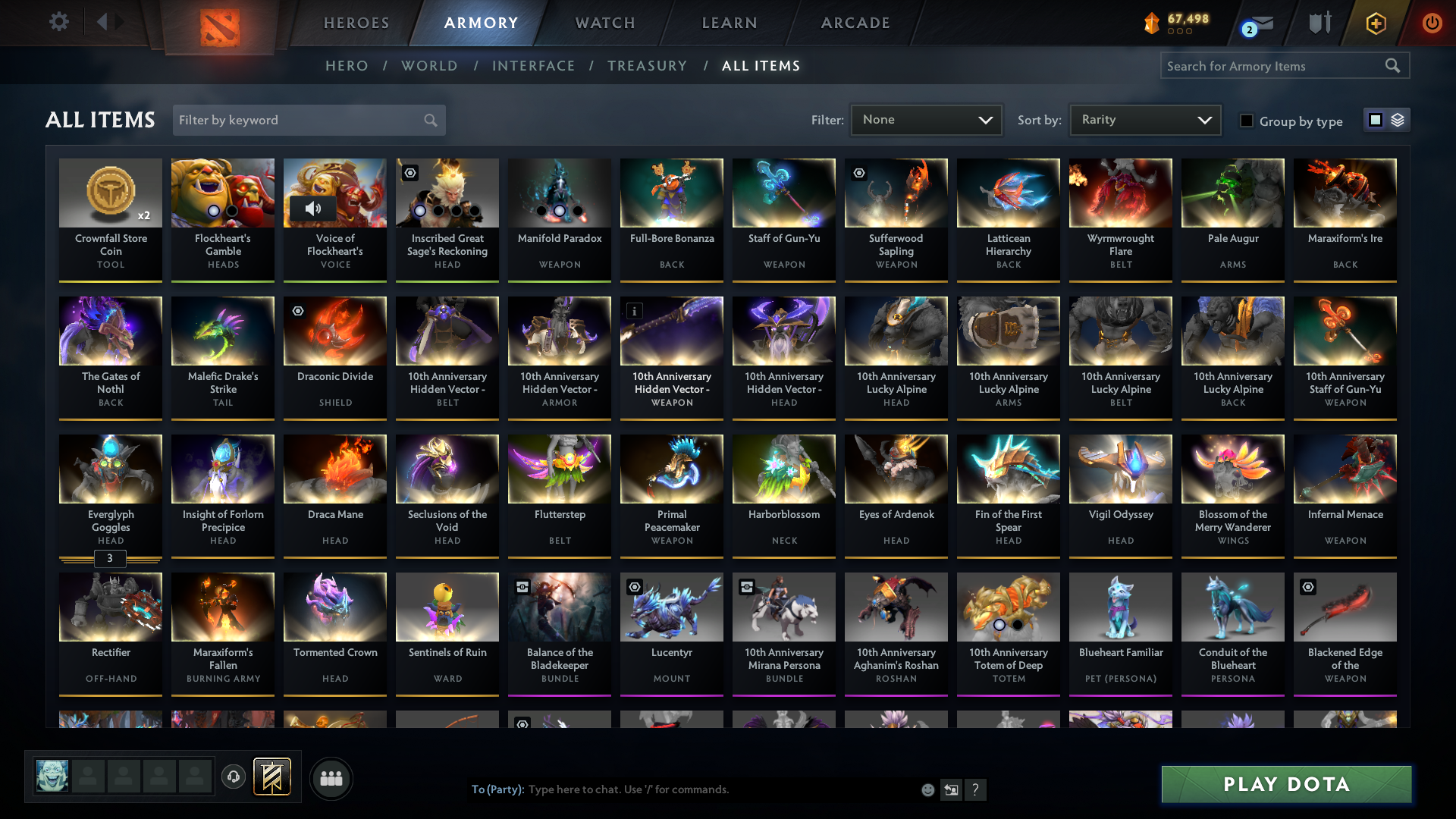The height and width of the screenshot is (819, 1456).
Task: Enable voice chat with the headset icon
Action: [x=234, y=777]
